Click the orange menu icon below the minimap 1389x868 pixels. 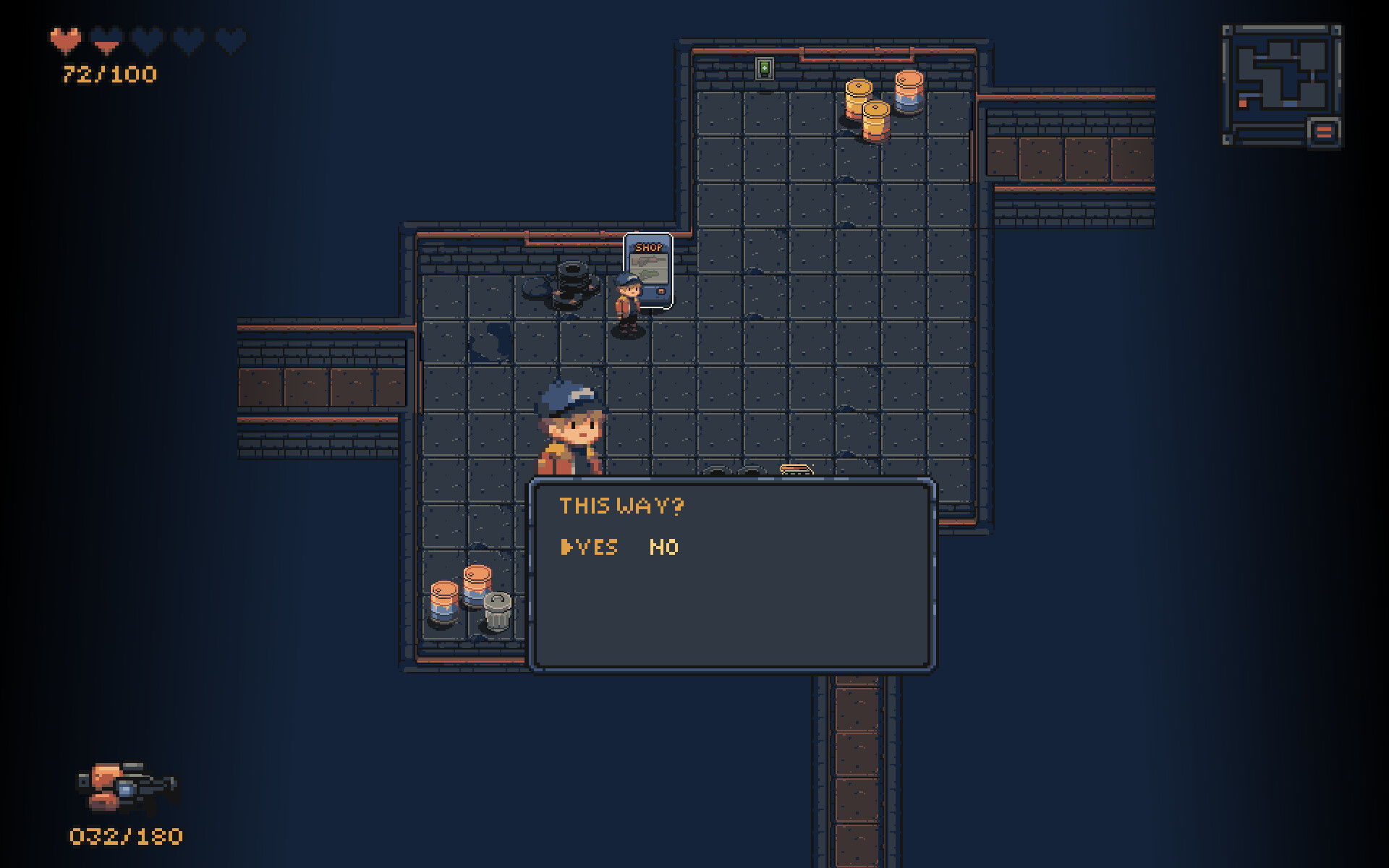point(1323,131)
